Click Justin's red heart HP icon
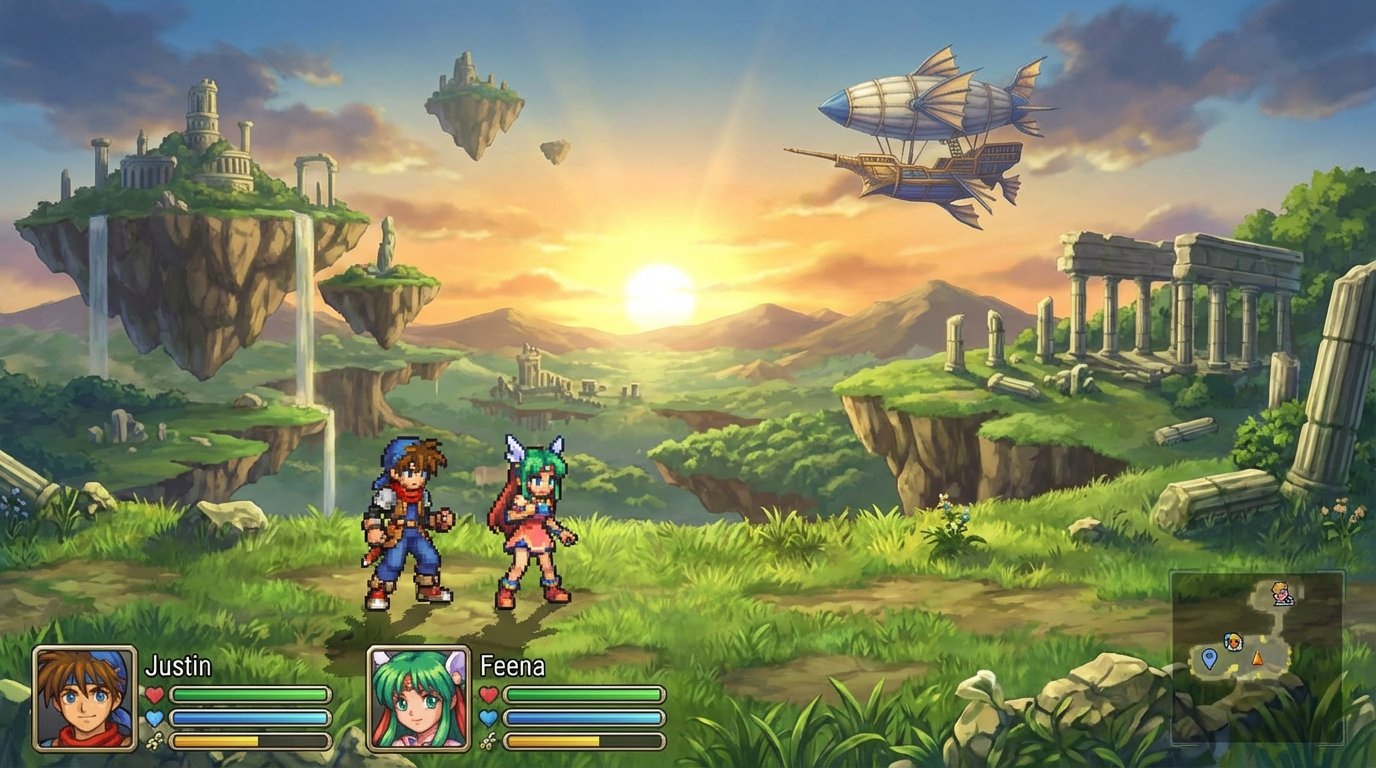Image resolution: width=1376 pixels, height=768 pixels. (154, 692)
